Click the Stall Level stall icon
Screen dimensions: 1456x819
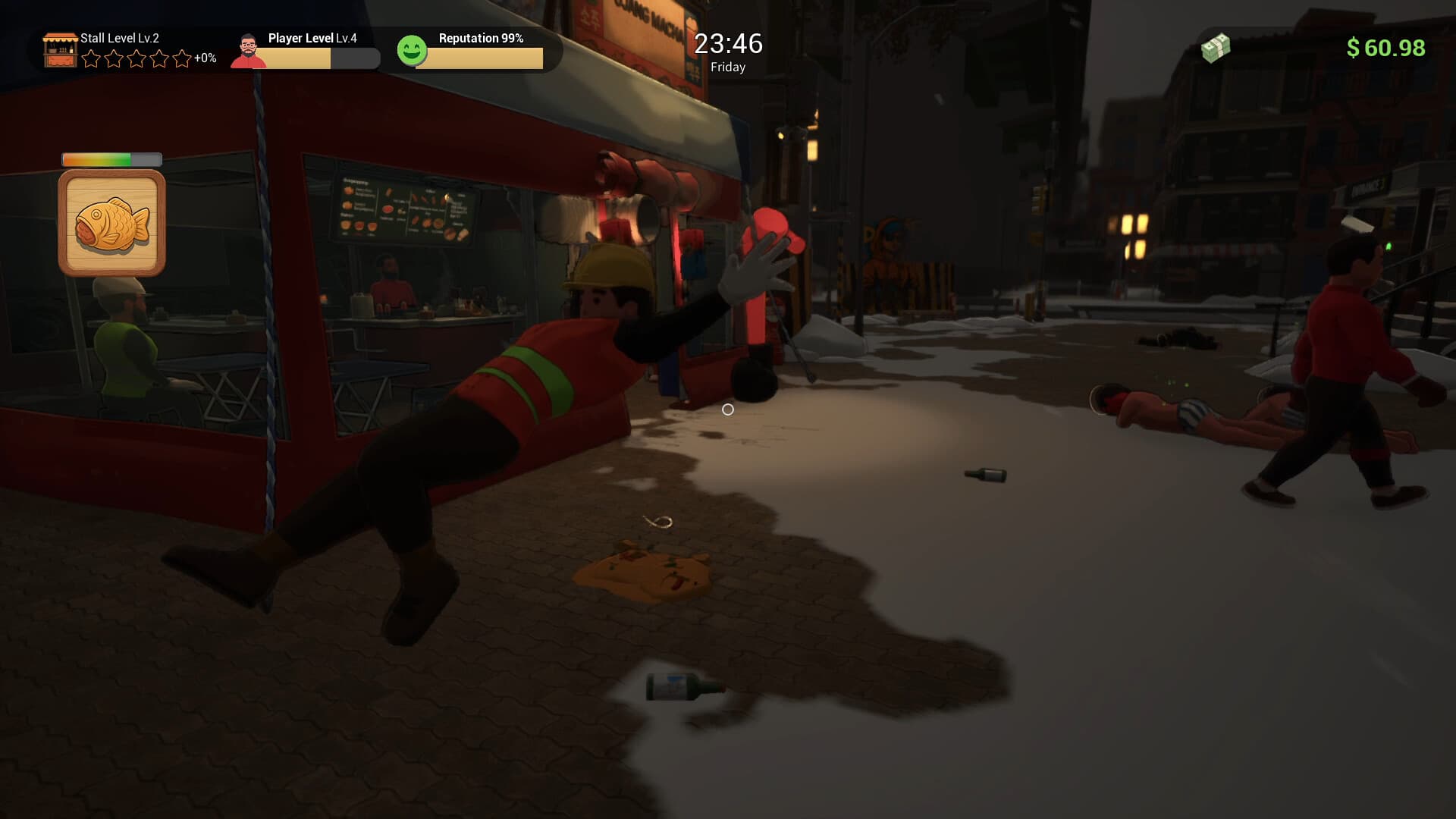pyautogui.click(x=60, y=50)
